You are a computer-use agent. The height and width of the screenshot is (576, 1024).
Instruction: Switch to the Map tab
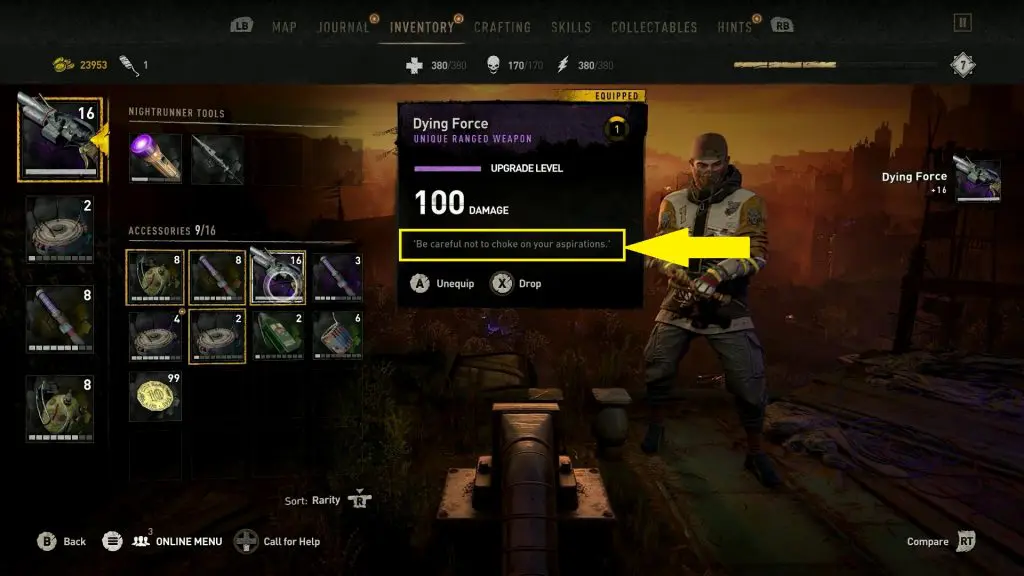coord(284,27)
